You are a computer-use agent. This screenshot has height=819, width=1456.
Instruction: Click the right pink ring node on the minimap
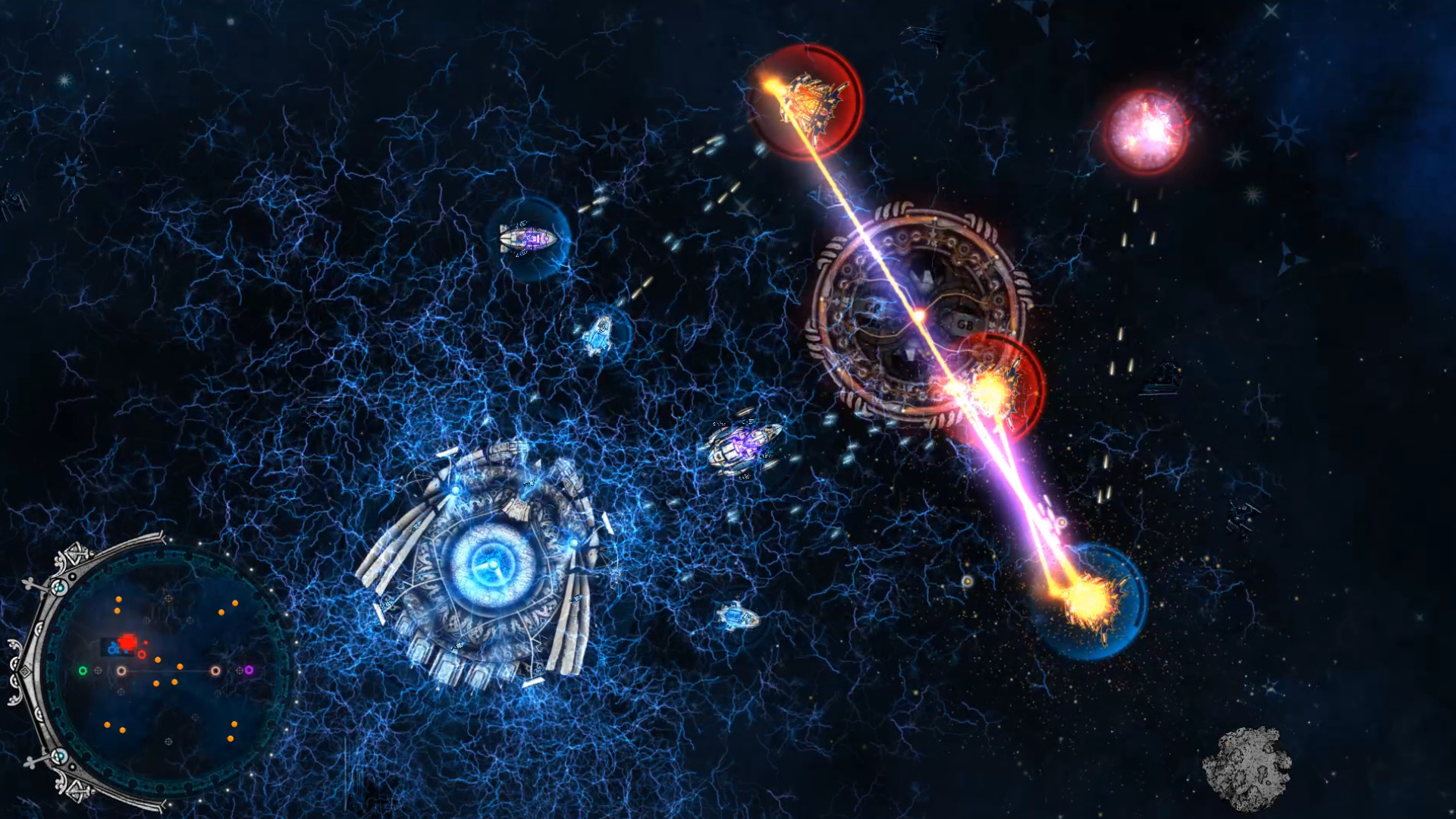[x=215, y=670]
